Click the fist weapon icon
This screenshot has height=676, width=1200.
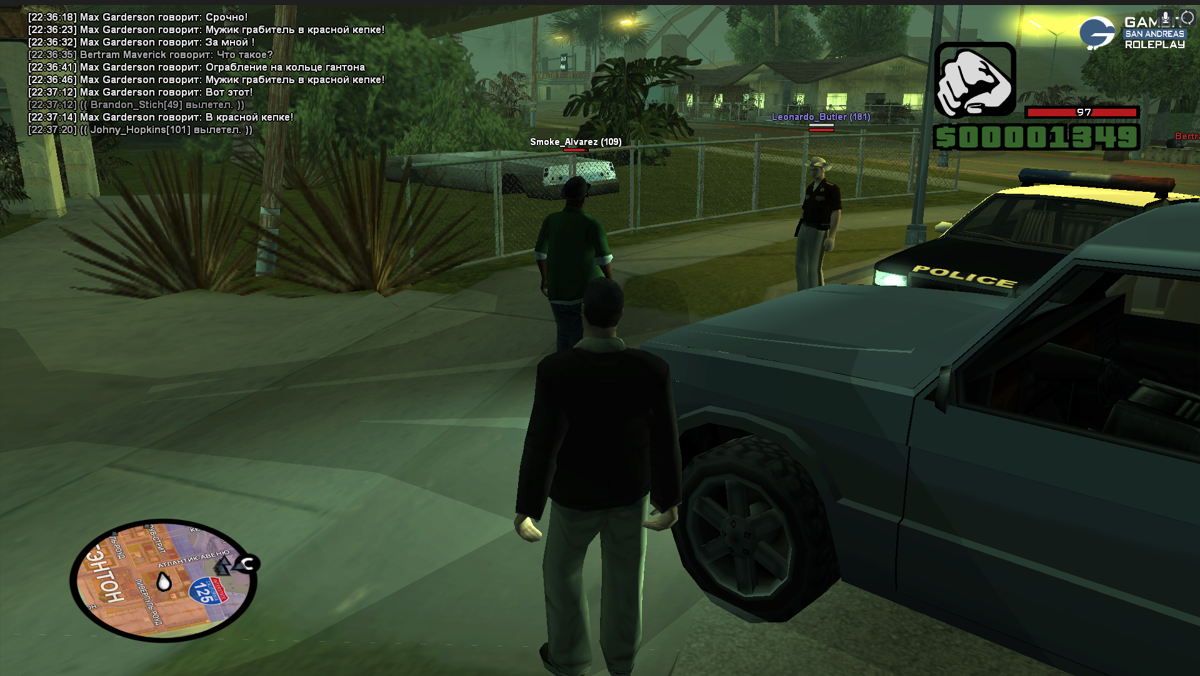pyautogui.click(x=975, y=80)
